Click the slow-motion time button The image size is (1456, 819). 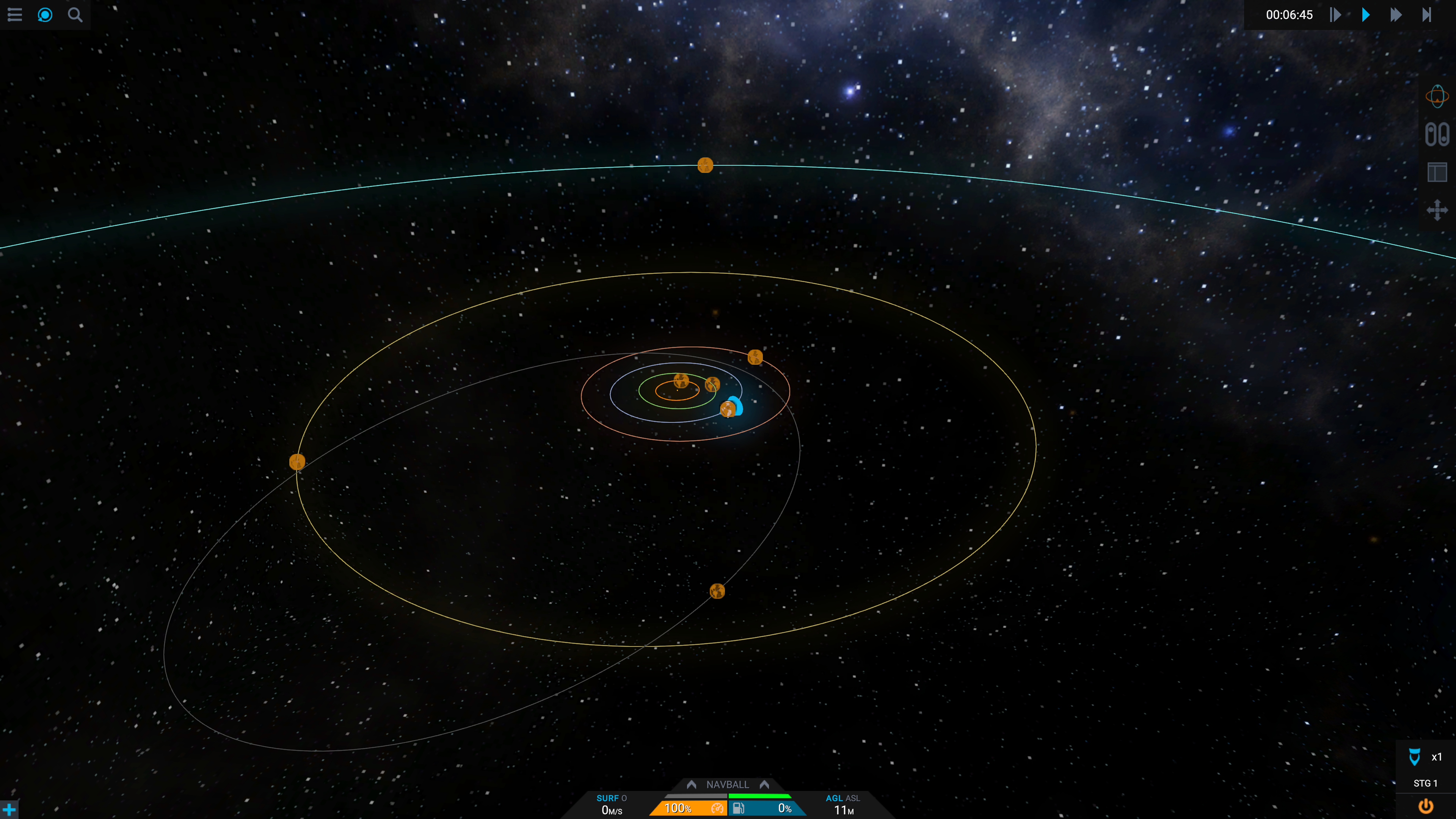click(x=1335, y=15)
